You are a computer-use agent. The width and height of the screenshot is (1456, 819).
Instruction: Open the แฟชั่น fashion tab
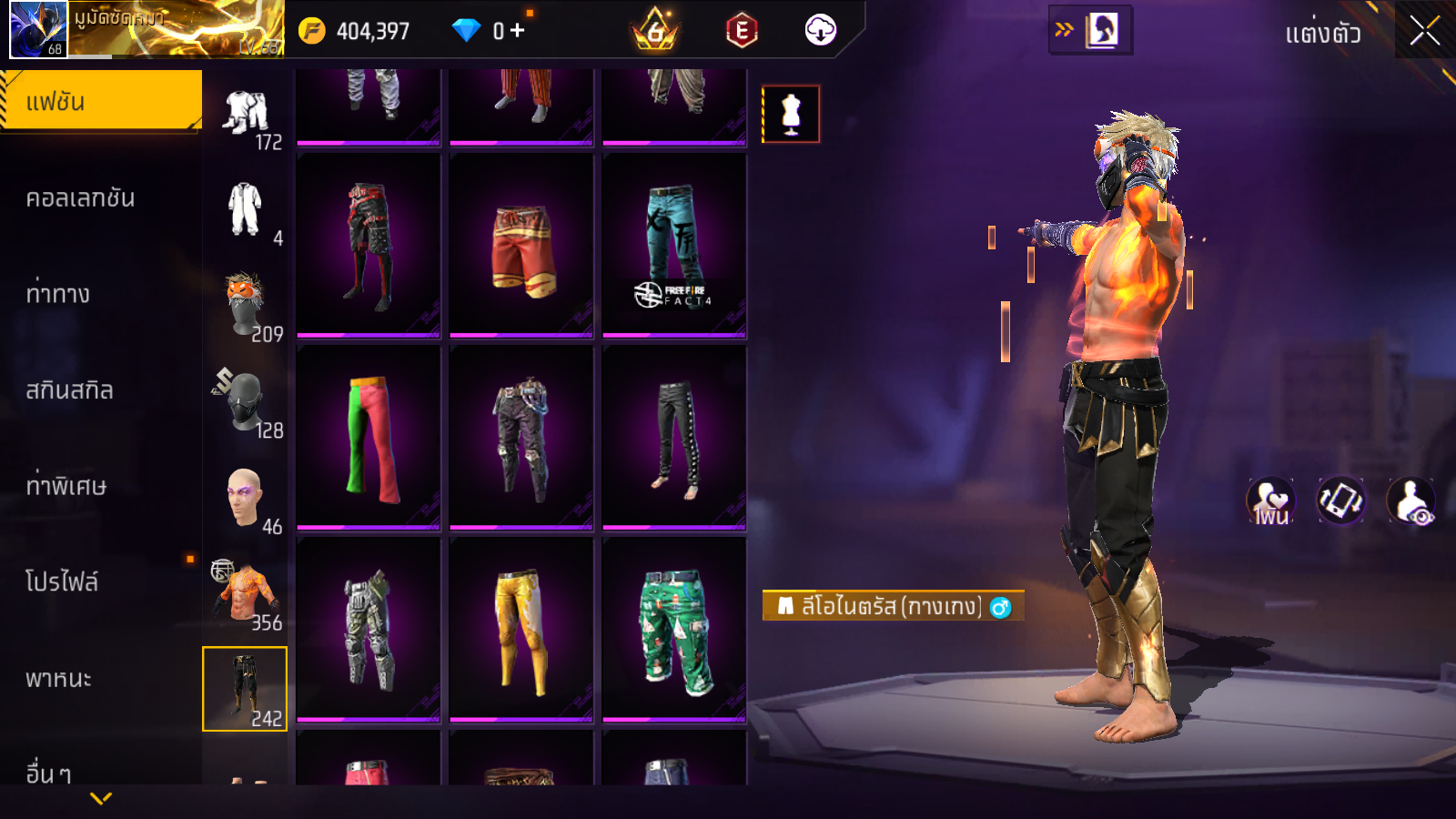[x=101, y=101]
